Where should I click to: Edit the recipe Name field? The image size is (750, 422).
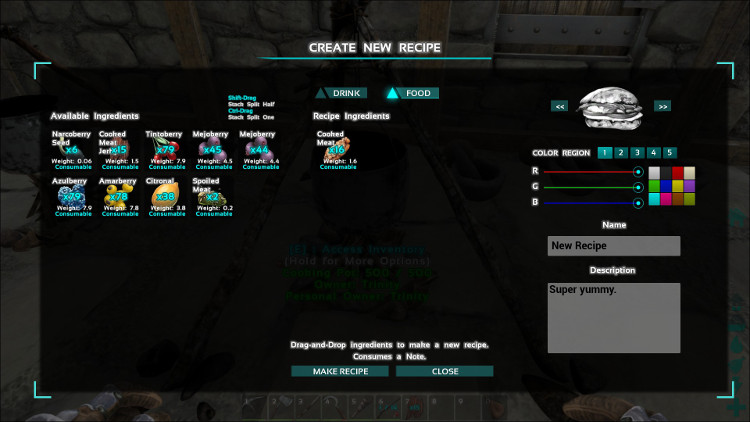pyautogui.click(x=614, y=246)
